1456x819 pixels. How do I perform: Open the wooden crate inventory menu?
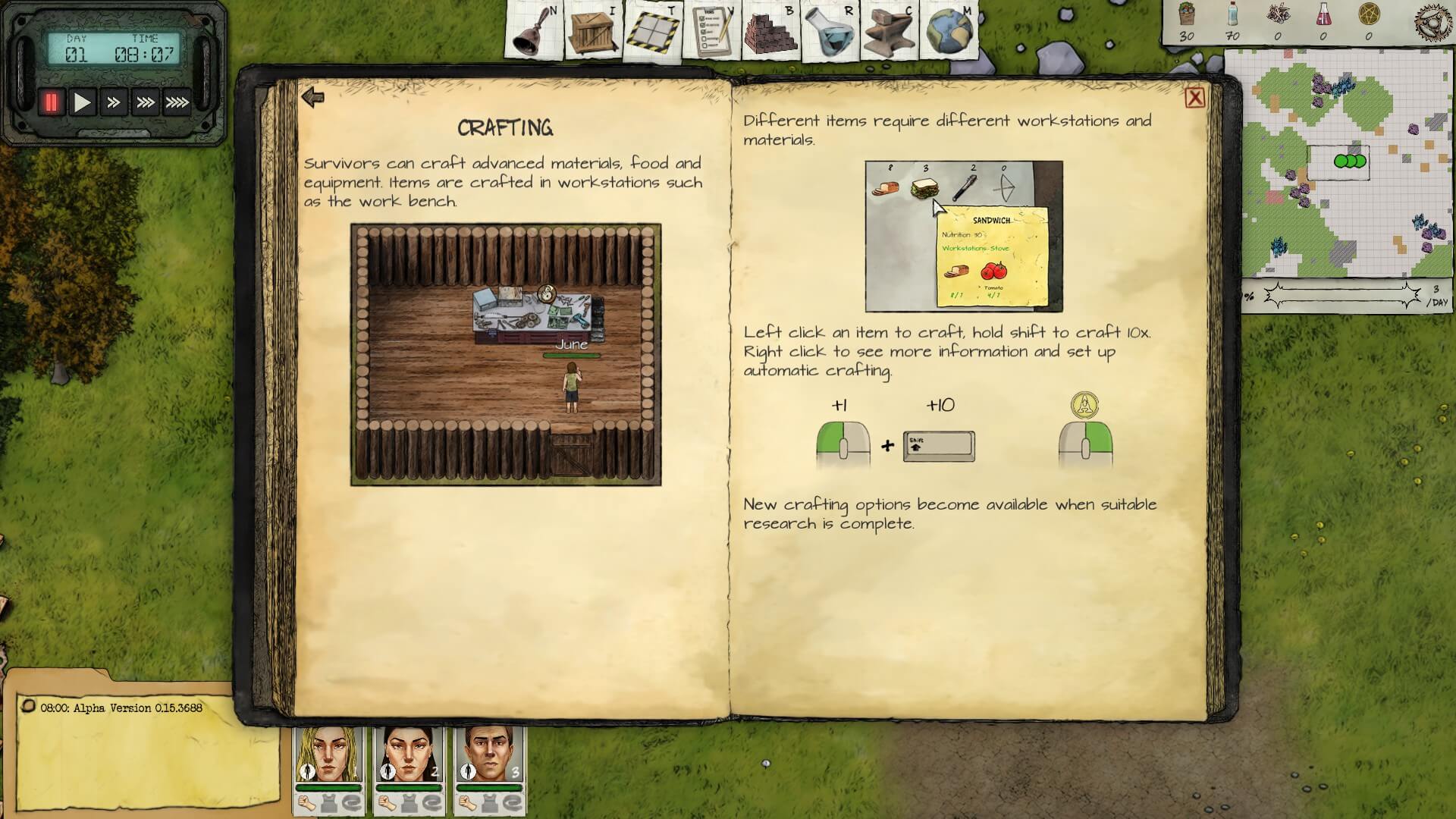(x=592, y=32)
